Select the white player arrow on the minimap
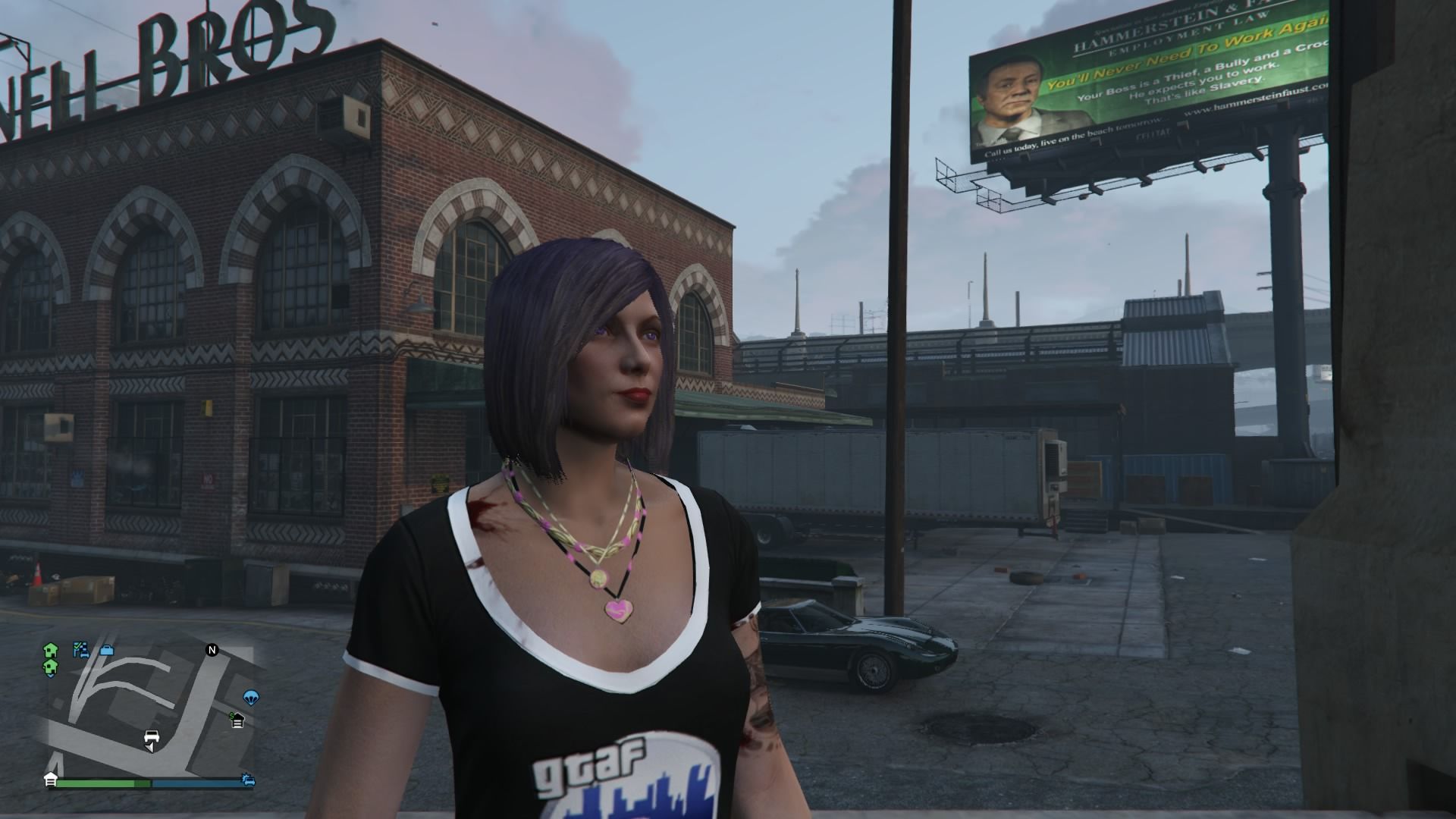The width and height of the screenshot is (1456, 819). tap(150, 748)
